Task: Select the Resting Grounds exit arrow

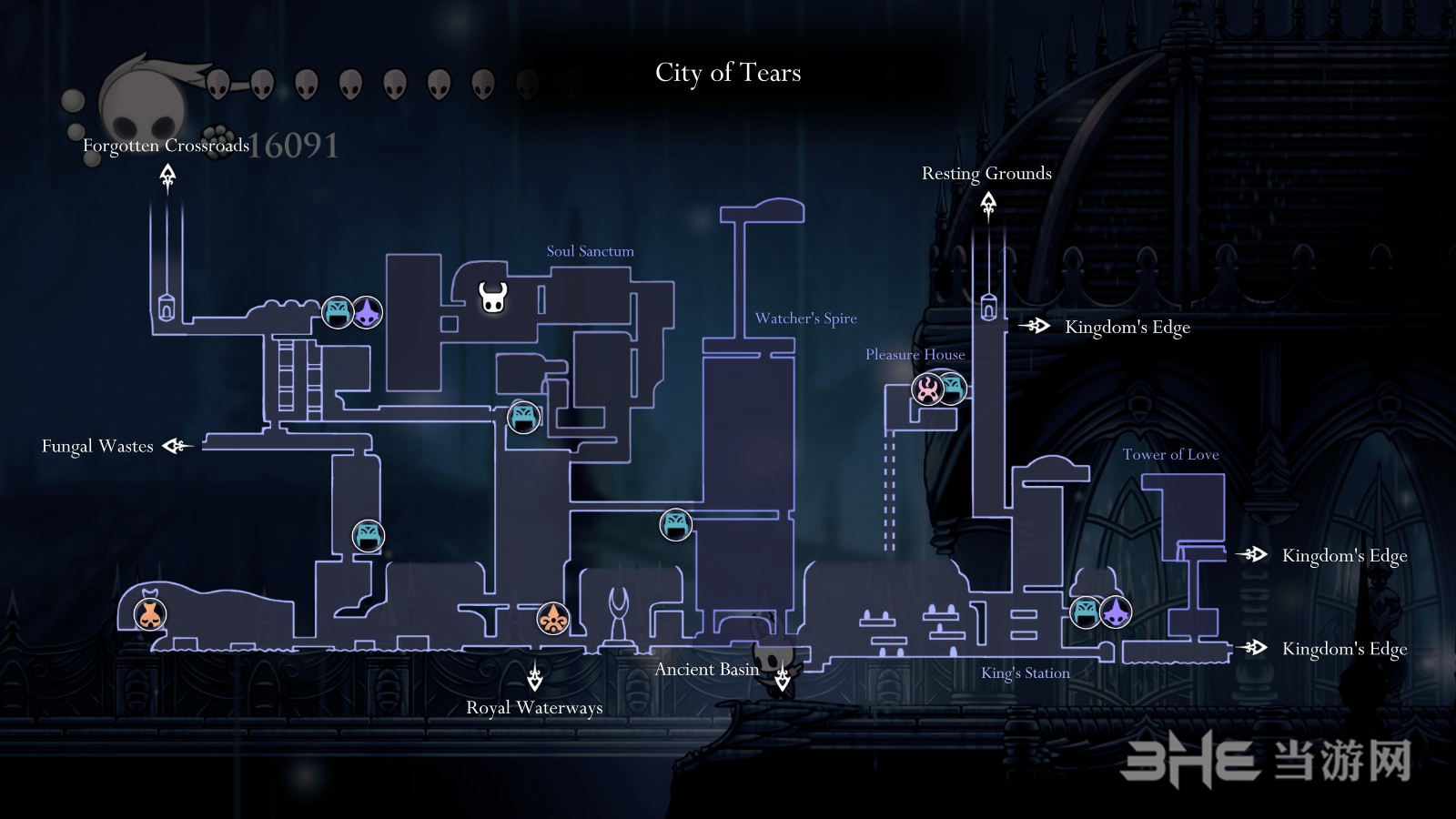Action: coord(988,207)
